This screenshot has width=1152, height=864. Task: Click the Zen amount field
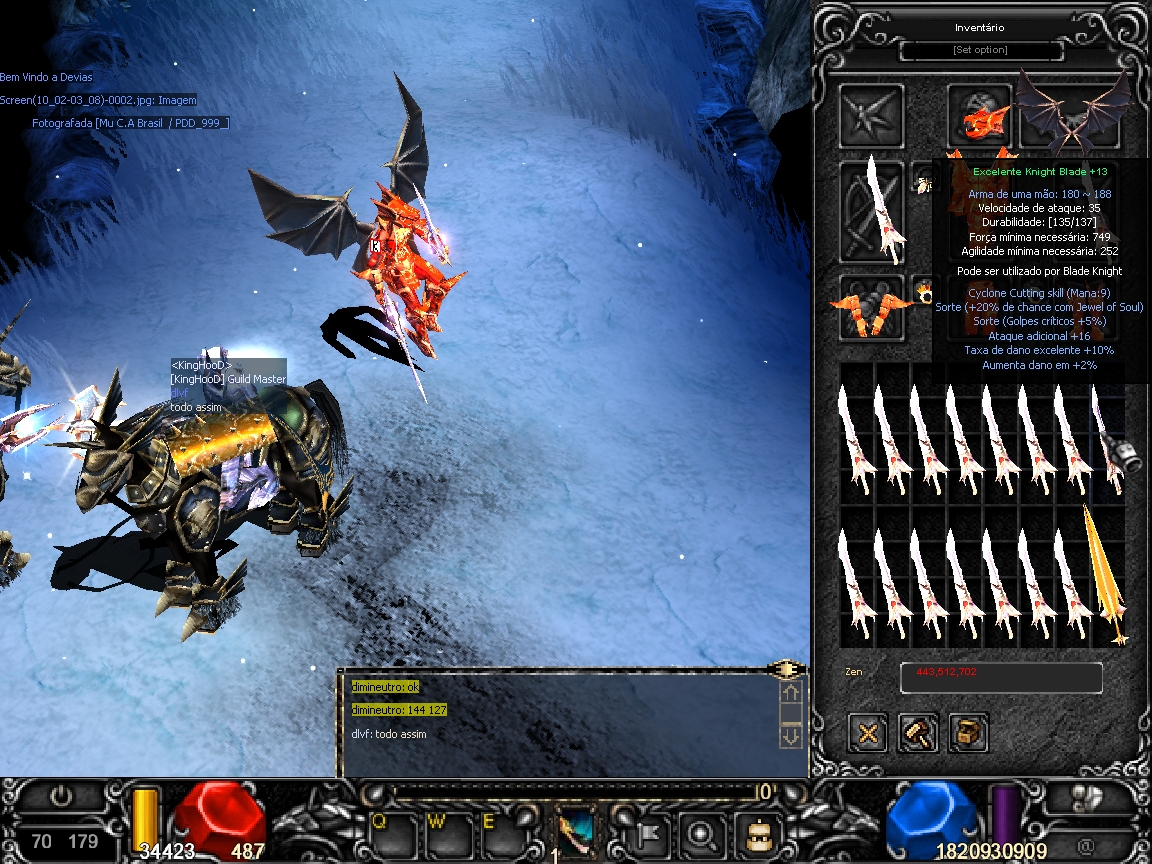(1001, 677)
